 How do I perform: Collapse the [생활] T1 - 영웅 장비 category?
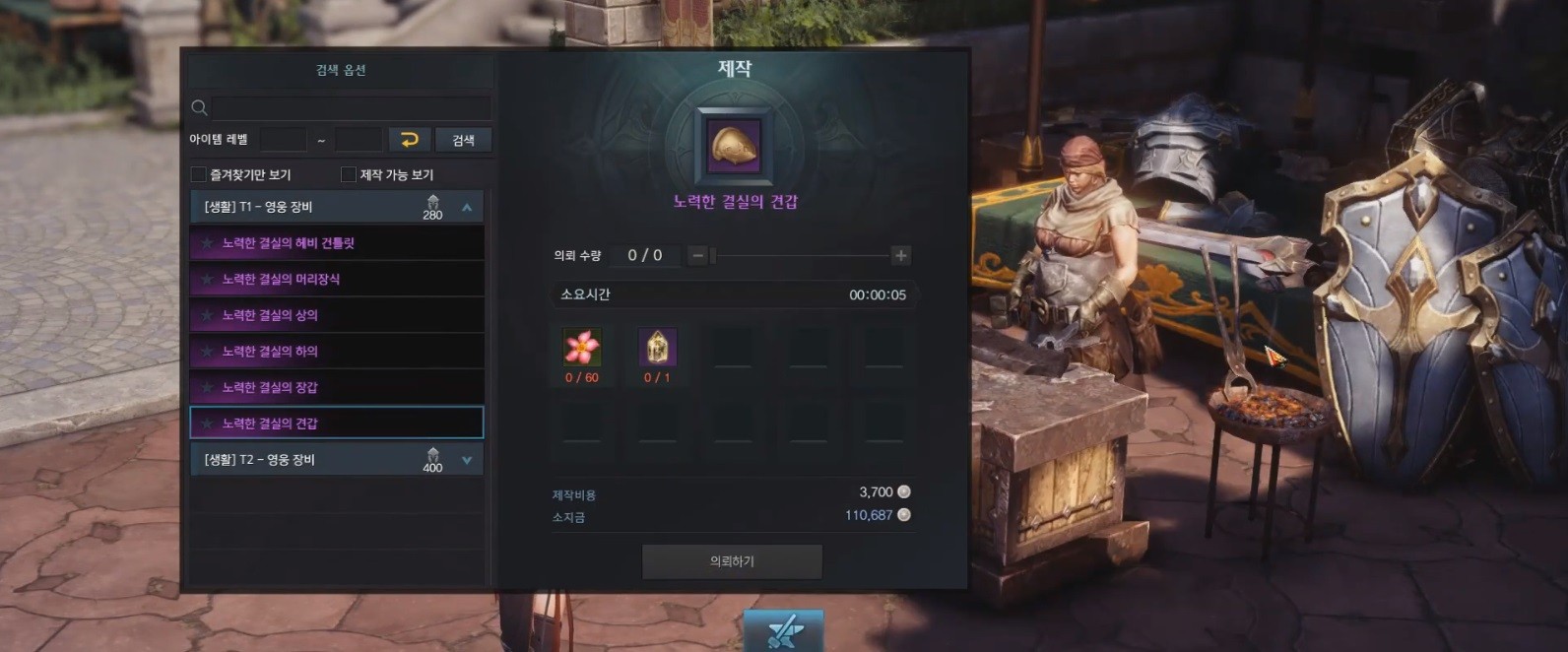tap(467, 207)
